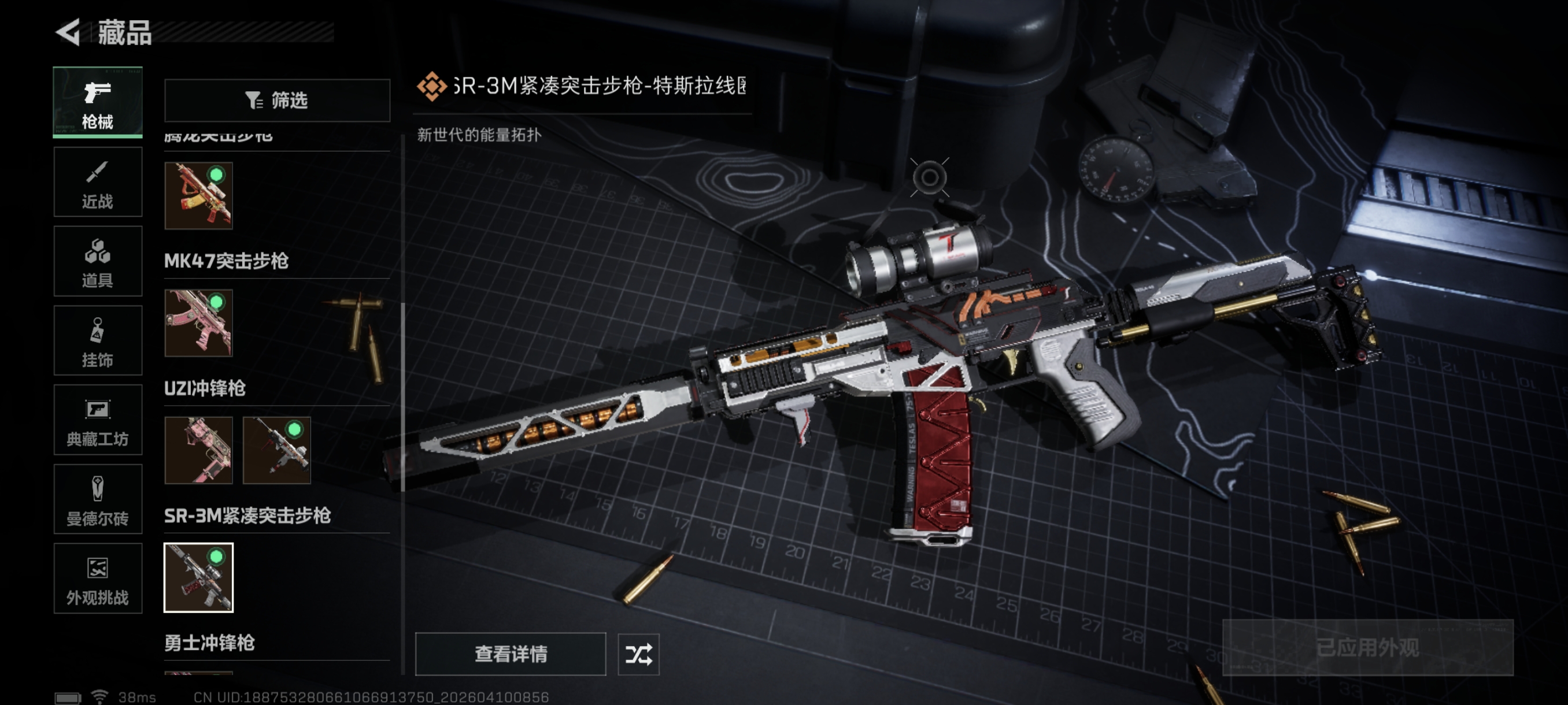This screenshot has height=705, width=1568.
Task: Open the 典藏工坊 workshop tab
Action: [x=97, y=420]
